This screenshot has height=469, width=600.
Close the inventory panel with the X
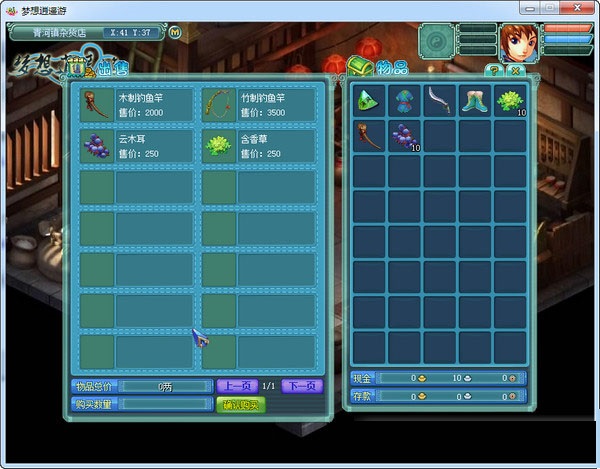click(514, 71)
